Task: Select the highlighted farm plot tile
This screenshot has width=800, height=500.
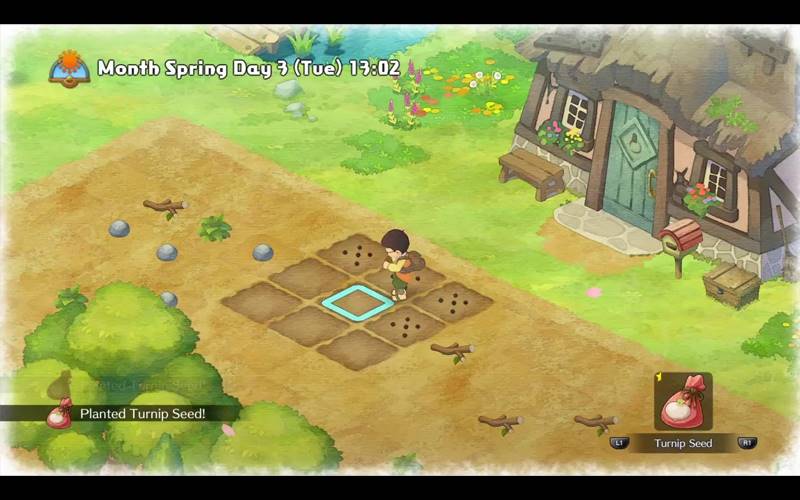Action: (x=357, y=302)
